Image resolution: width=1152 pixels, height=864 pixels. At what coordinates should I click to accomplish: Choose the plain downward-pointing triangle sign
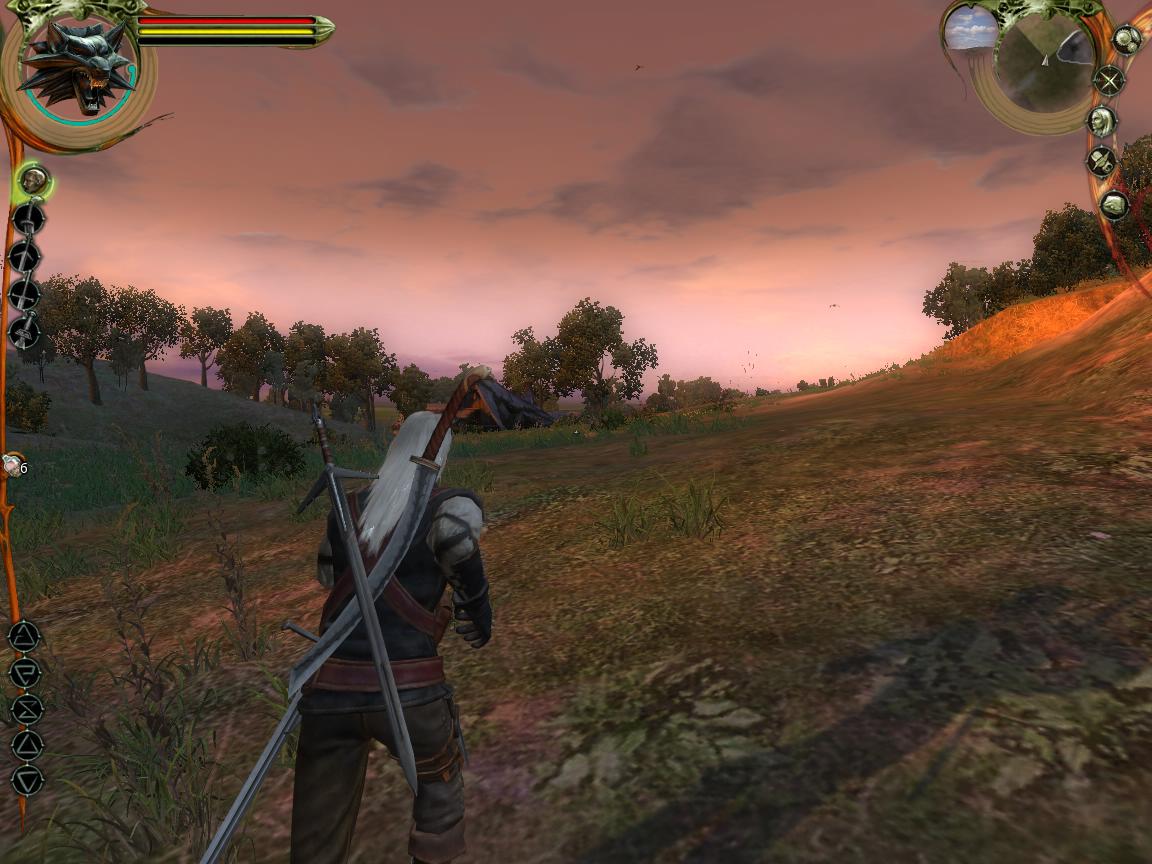point(27,780)
